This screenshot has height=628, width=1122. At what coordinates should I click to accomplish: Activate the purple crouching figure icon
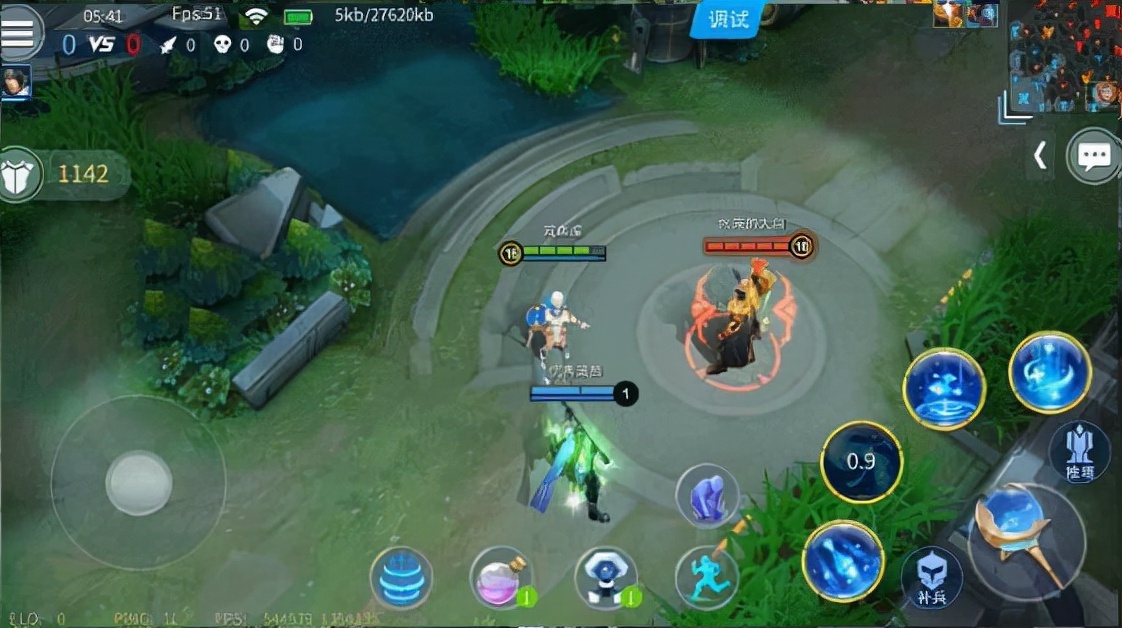707,496
